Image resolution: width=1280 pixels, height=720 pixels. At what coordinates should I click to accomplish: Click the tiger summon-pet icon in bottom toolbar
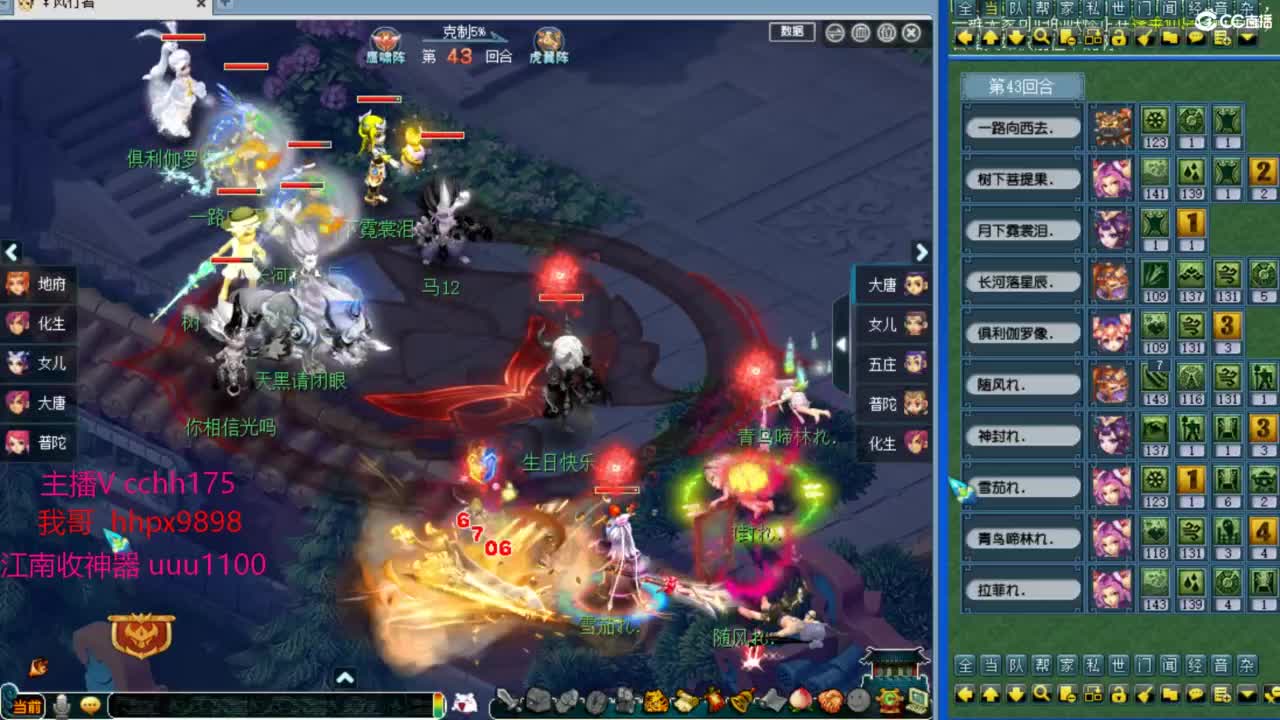coord(654,703)
